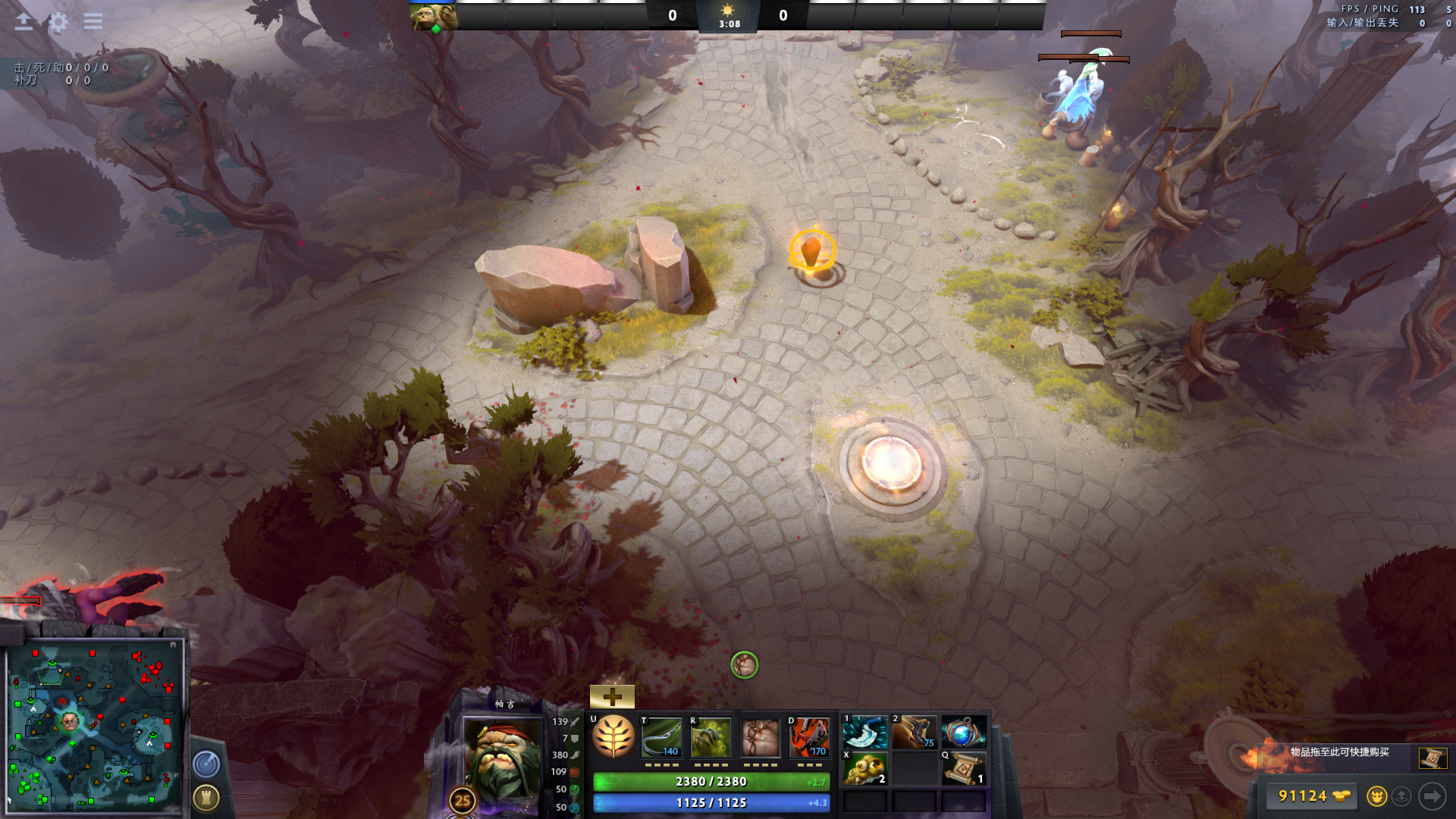Toggle the Rot ability
The image size is (1456, 819).
click(x=711, y=738)
